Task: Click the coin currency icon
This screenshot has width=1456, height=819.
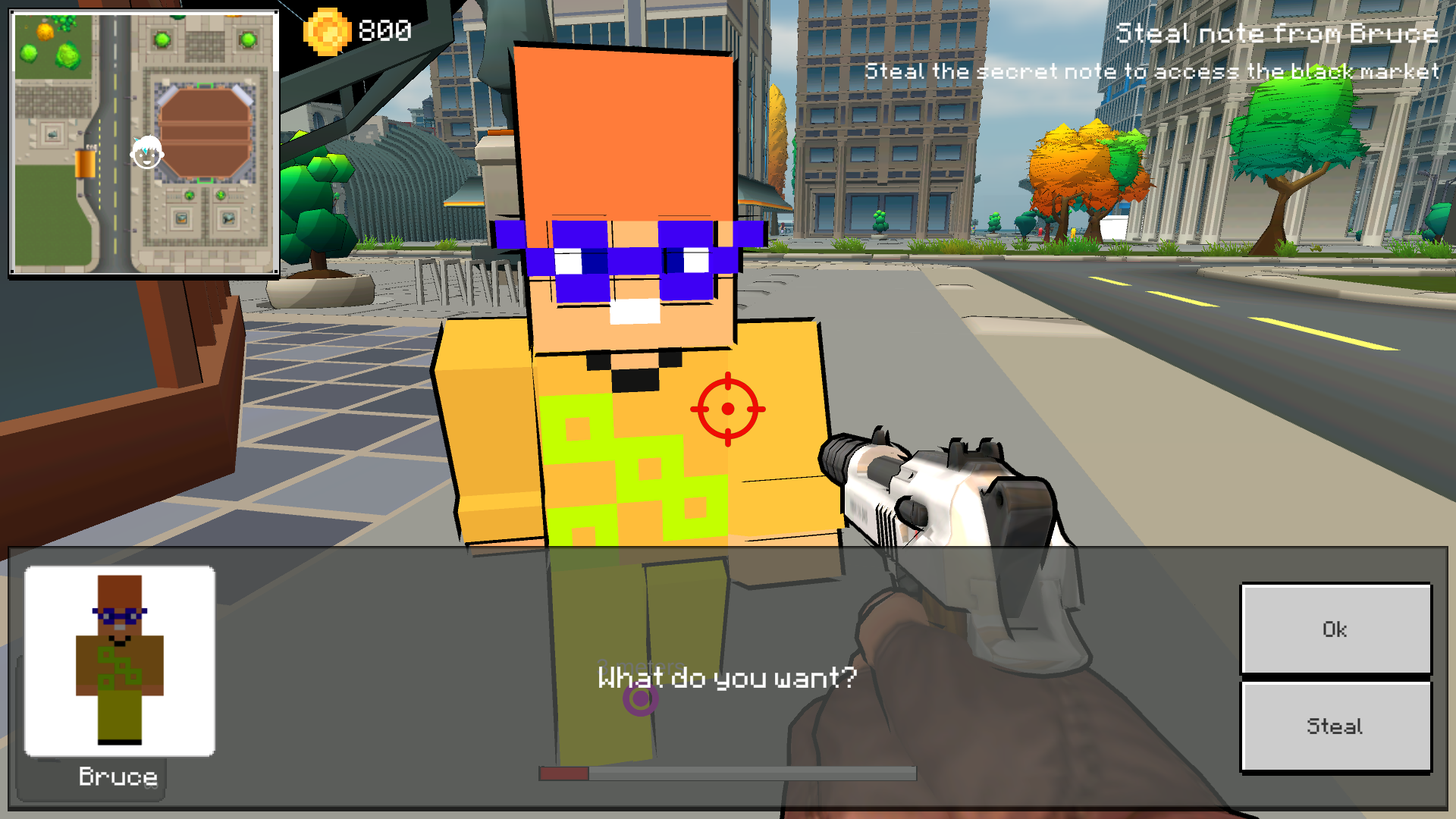Action: 326,30
